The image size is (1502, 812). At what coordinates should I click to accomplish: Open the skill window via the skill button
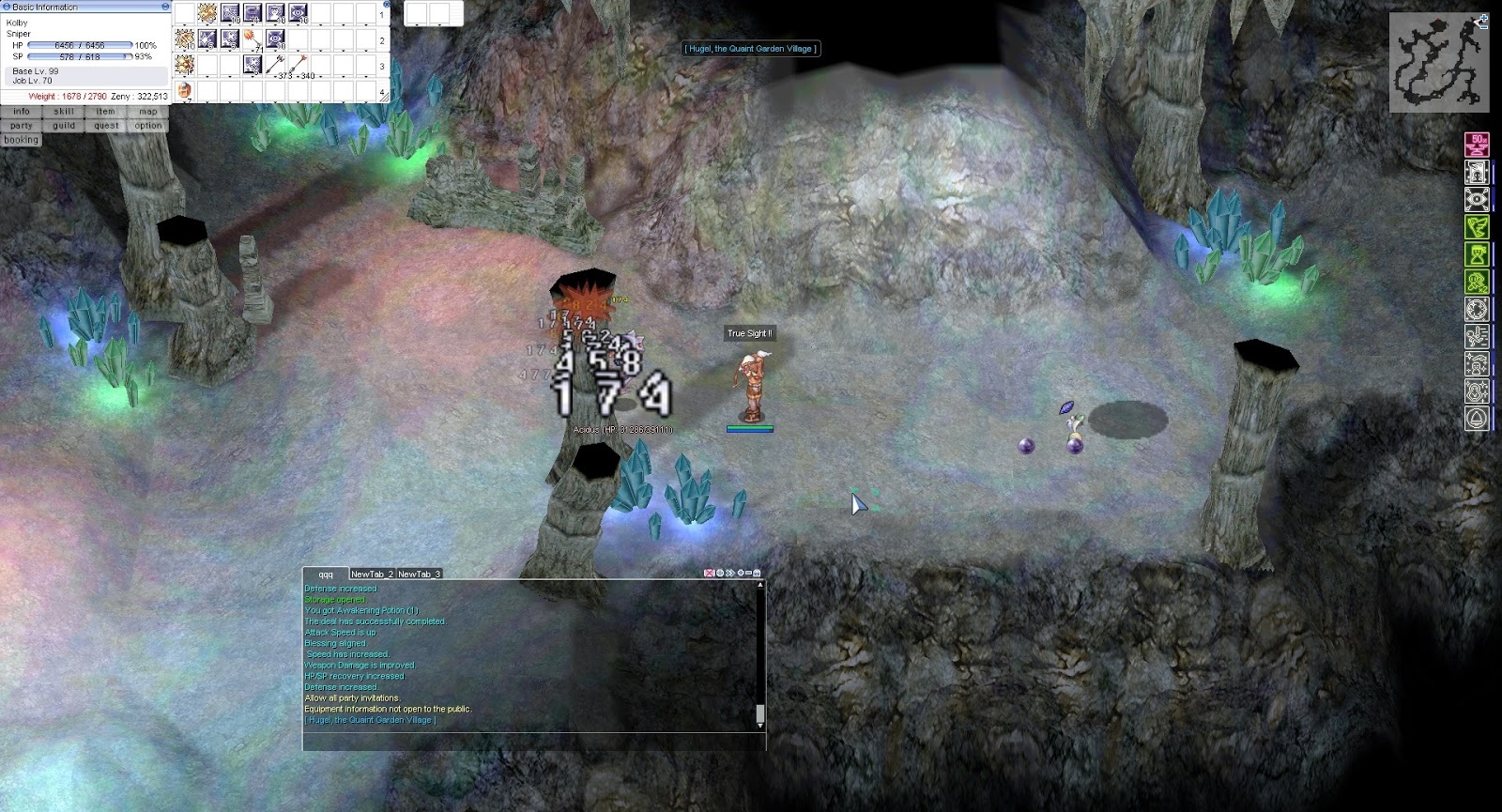point(63,111)
